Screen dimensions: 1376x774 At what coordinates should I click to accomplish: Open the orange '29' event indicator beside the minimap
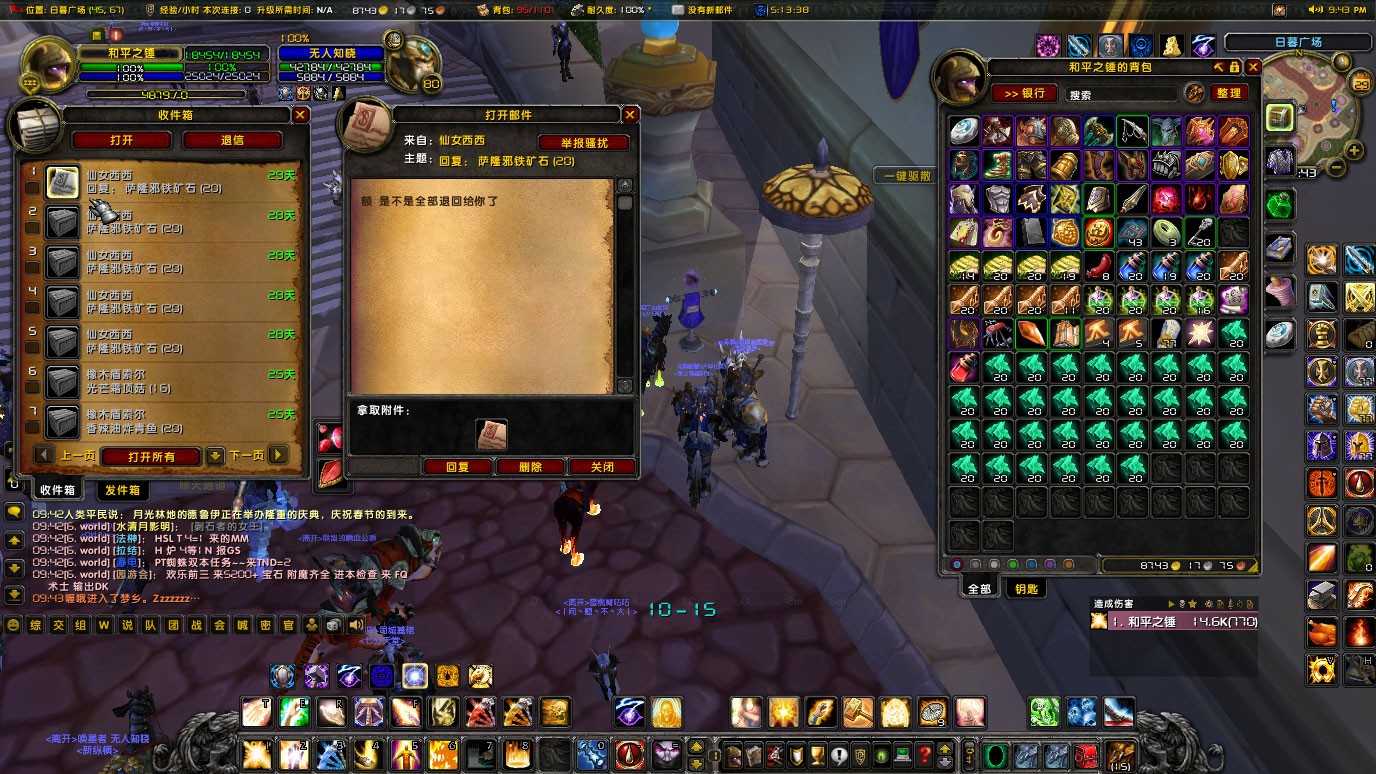pos(1360,83)
